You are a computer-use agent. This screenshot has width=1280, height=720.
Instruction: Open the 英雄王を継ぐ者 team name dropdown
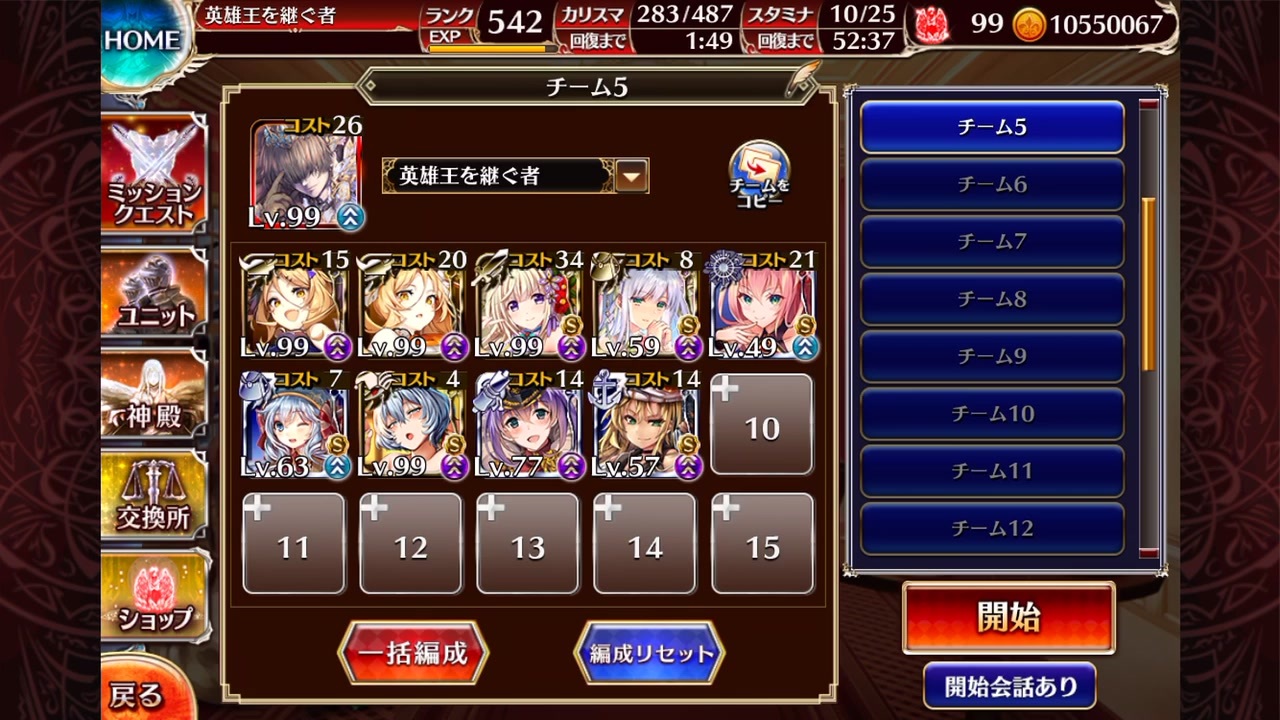point(630,174)
